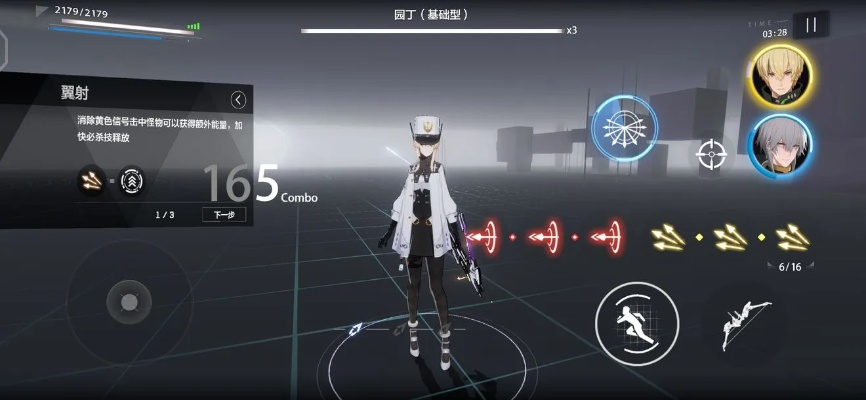Activate the blue spider-web skill icon

pyautogui.click(x=624, y=128)
